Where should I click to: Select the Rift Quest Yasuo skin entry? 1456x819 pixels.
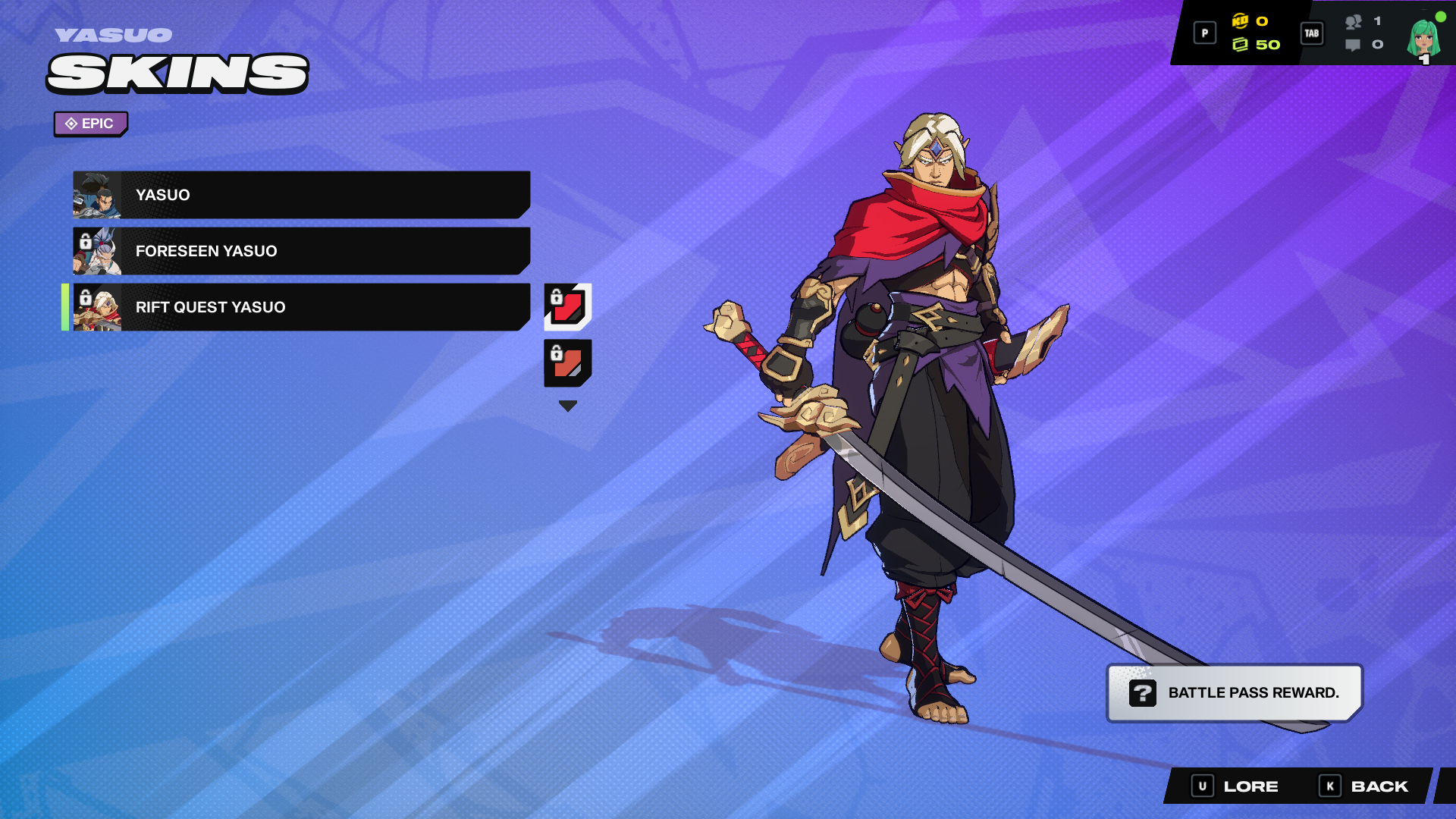[x=303, y=307]
